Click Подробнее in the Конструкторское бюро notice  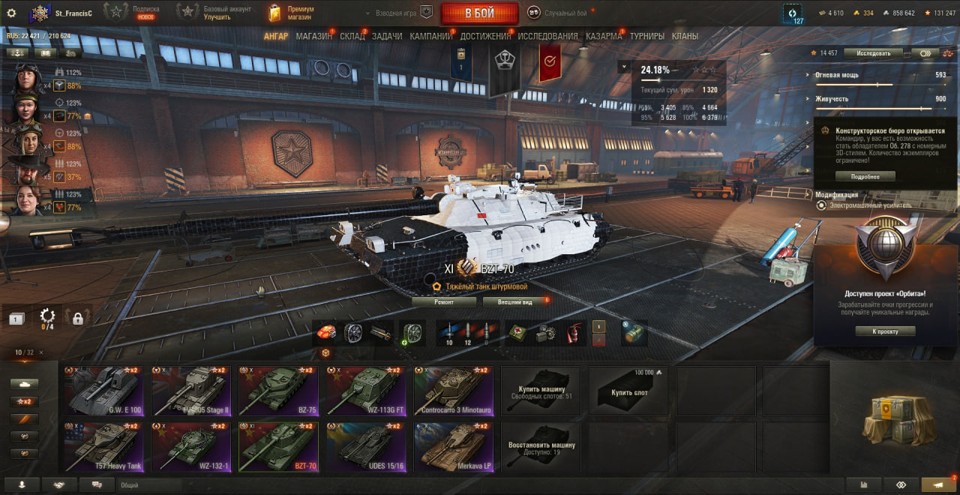(866, 176)
